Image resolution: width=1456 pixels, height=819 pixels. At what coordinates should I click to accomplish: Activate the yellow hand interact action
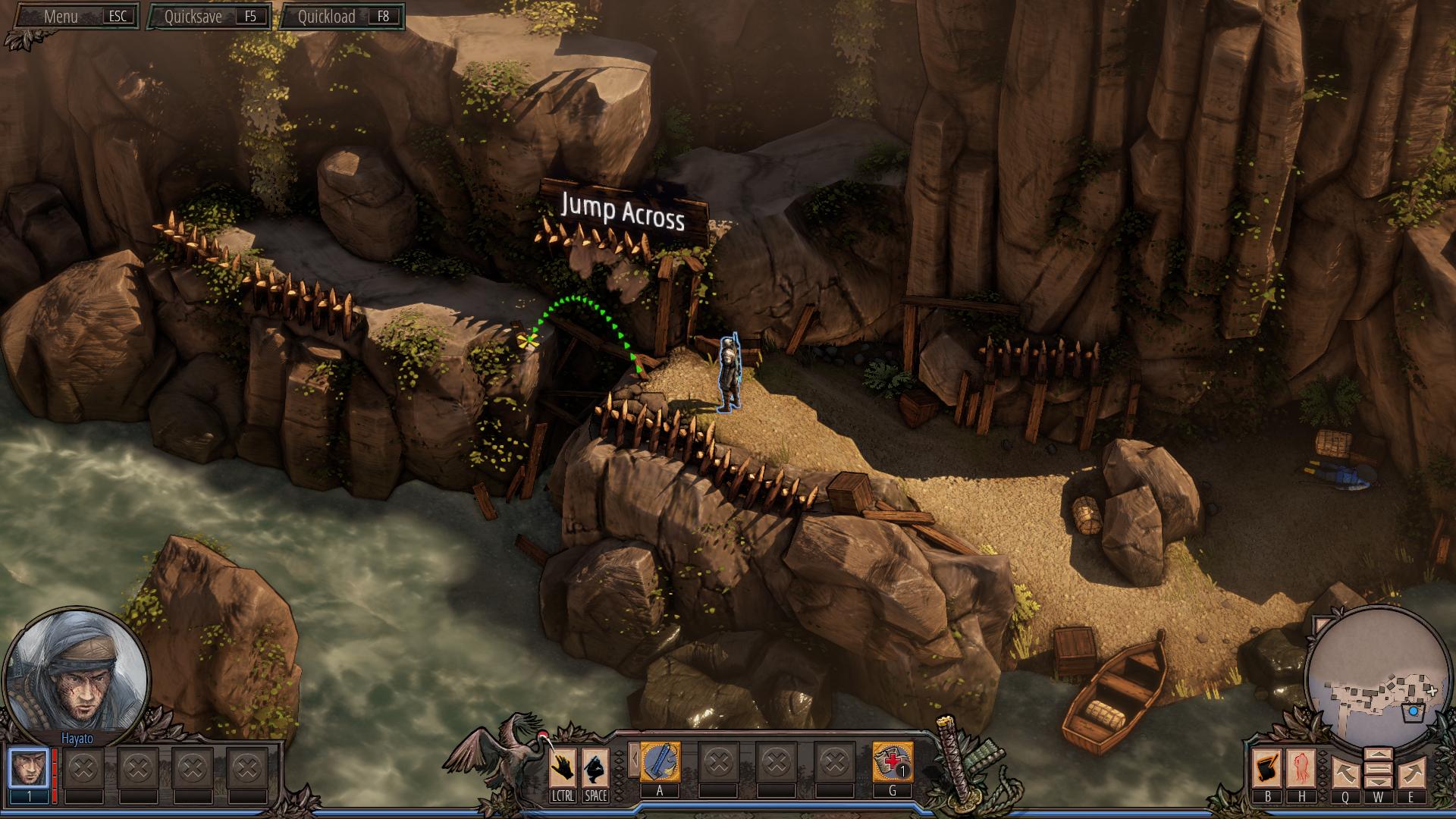pos(563,767)
